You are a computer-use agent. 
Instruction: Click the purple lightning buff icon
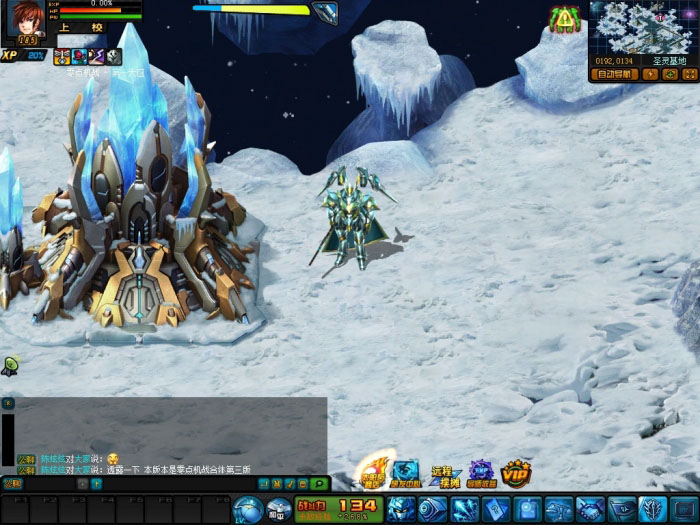pyautogui.click(x=97, y=57)
